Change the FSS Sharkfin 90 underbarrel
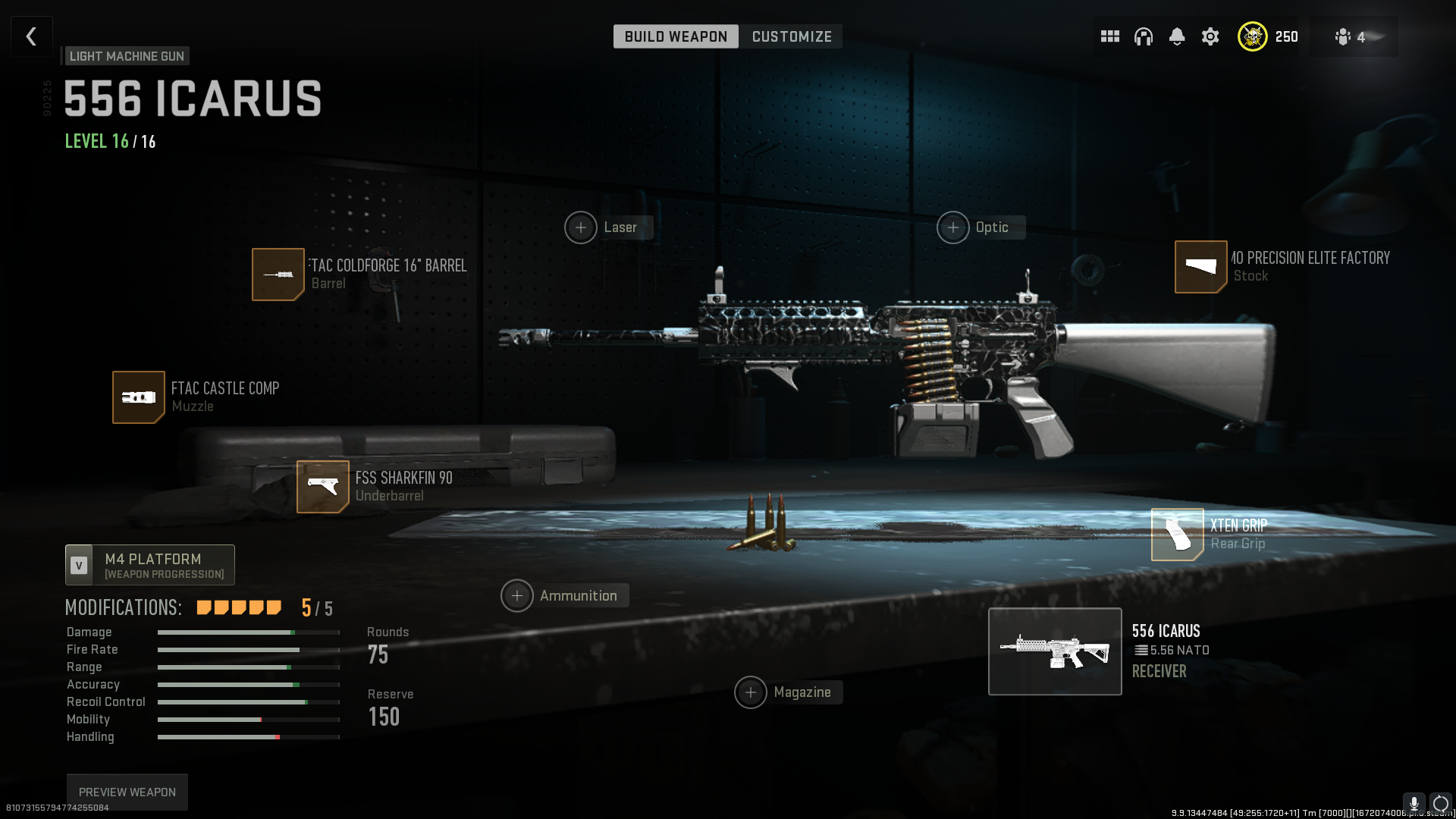Viewport: 1456px width, 819px height. point(323,487)
